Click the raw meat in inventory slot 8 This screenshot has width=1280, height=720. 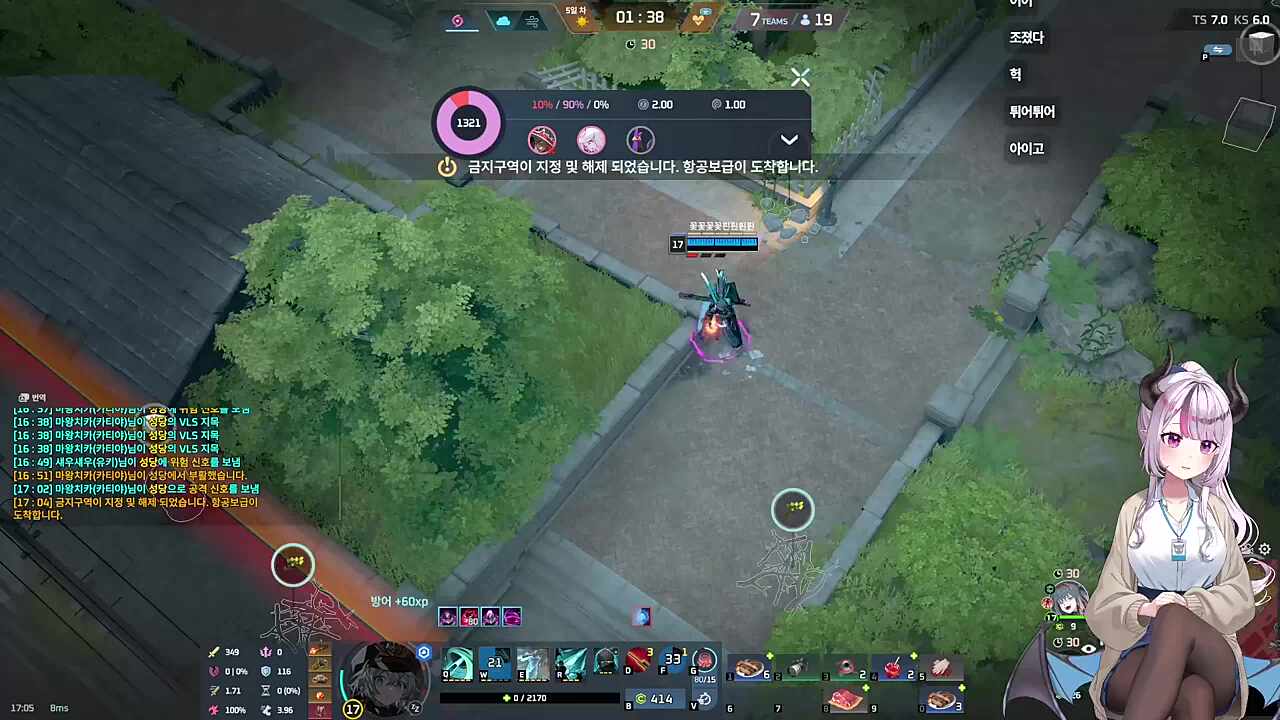[845, 698]
